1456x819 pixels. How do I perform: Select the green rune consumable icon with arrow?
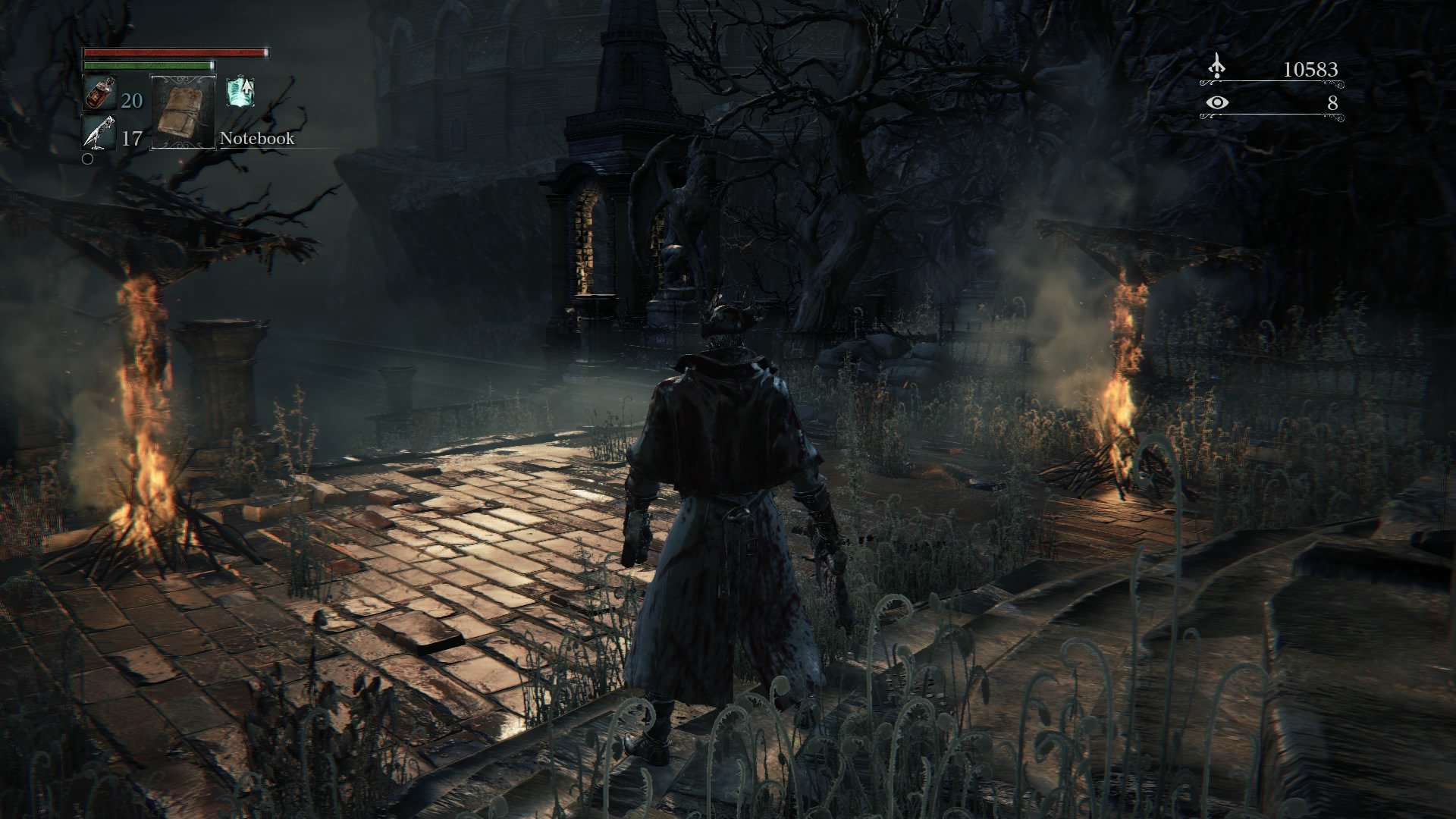240,91
